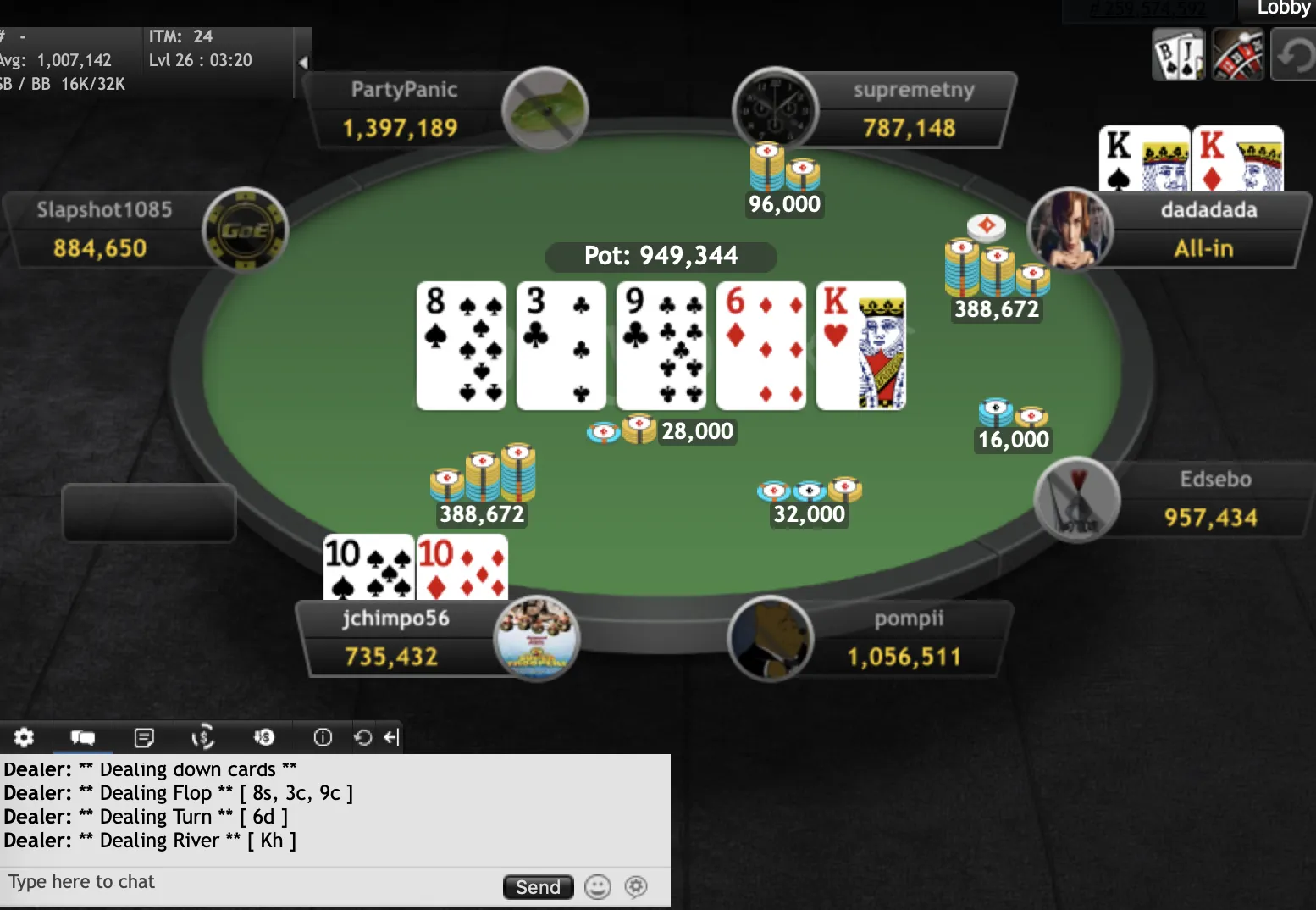Viewport: 1316px width, 910px height.
Task: Launch the roulette wheel icon
Action: 1237,55
